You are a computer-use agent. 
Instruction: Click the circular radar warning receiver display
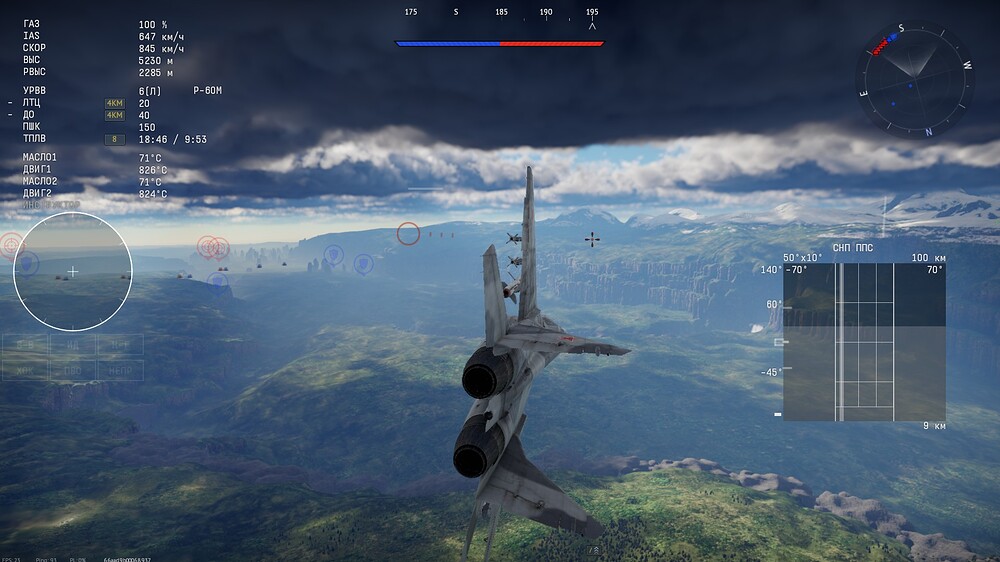(x=73, y=271)
